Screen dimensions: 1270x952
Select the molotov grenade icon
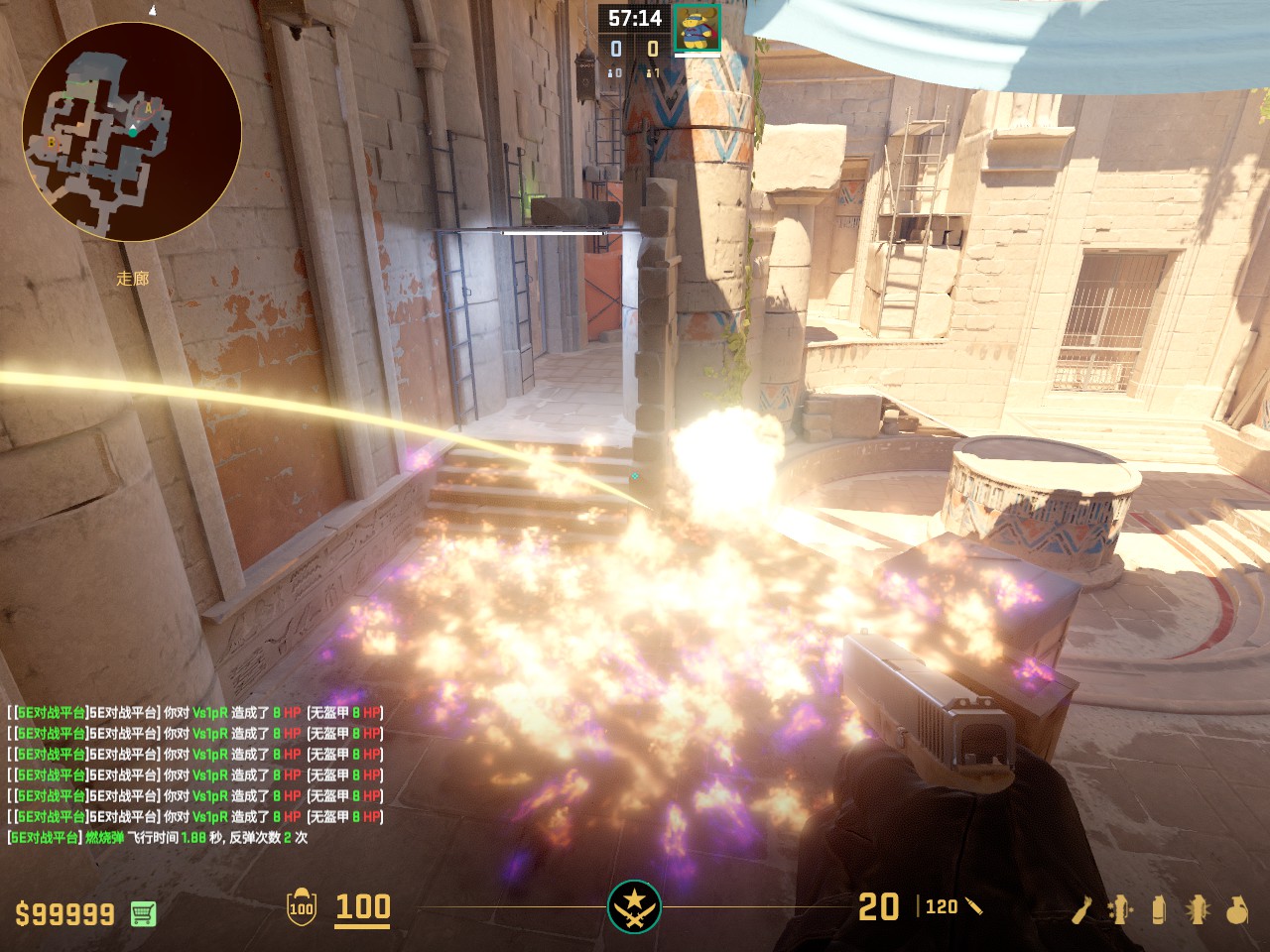1081,908
